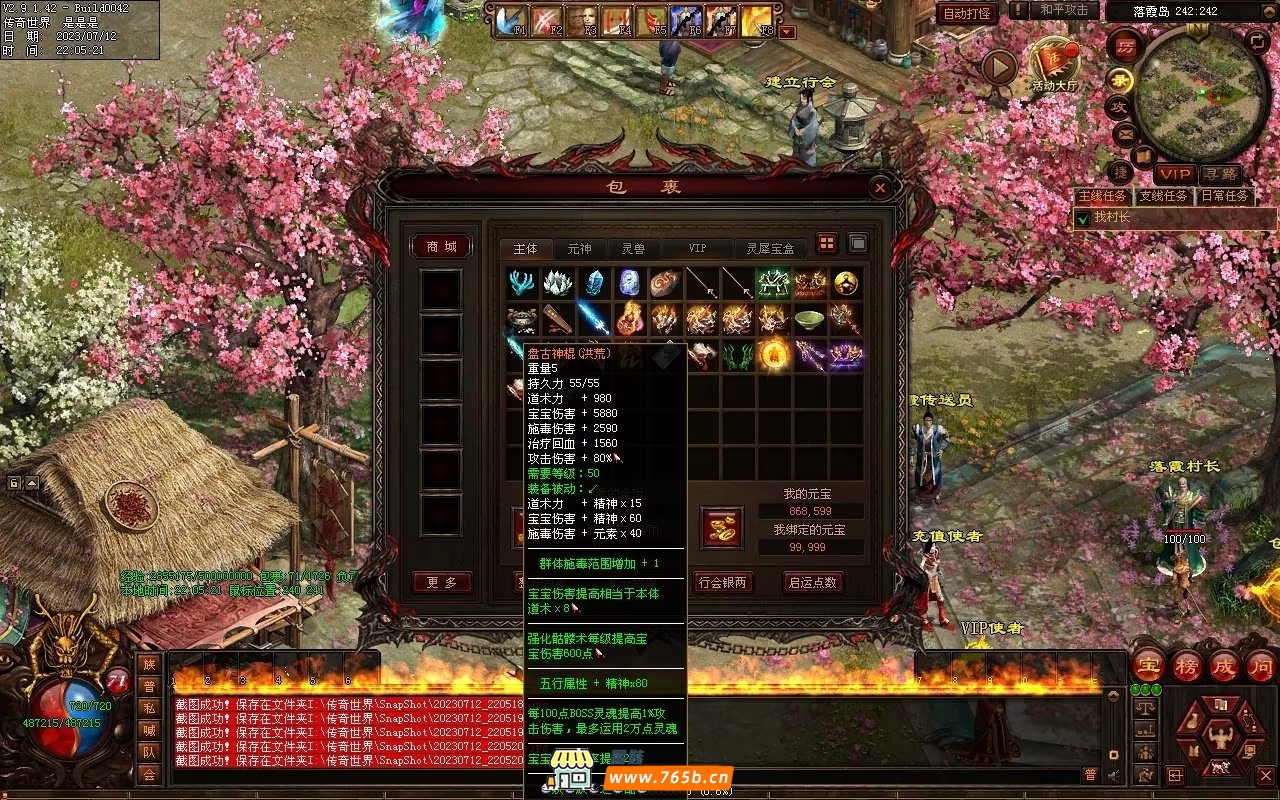Viewport: 1280px width, 800px height.
Task: Click the 更多 button
Action: tap(441, 582)
